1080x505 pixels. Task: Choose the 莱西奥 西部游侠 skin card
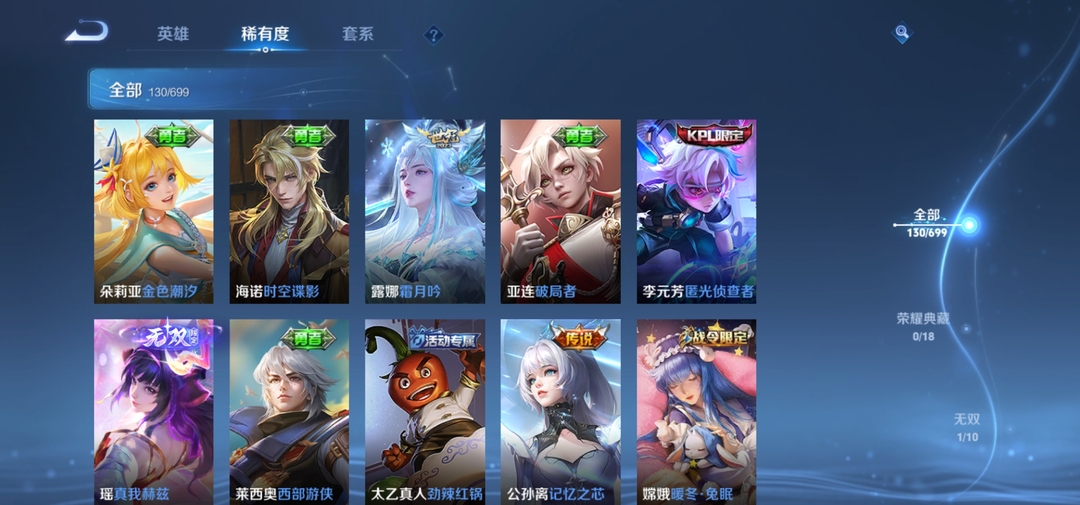coord(289,411)
